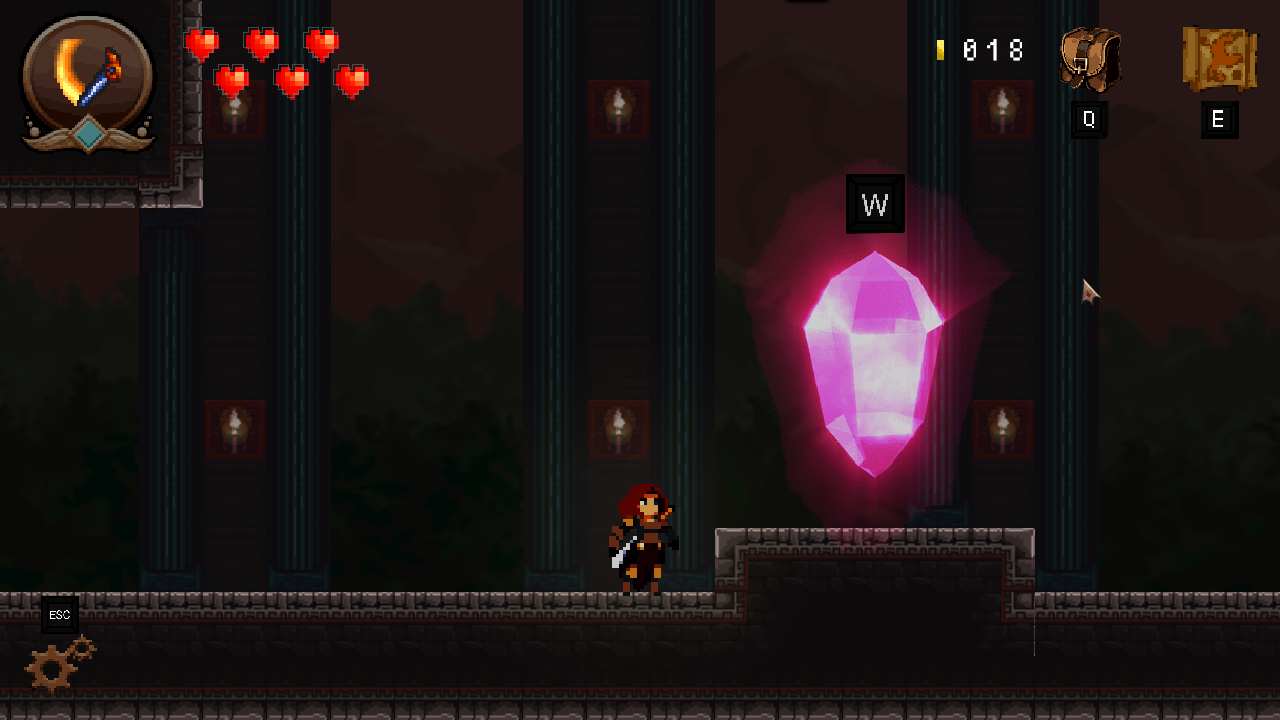Click the player character on the platform
The image size is (1280, 720).
[640, 540]
